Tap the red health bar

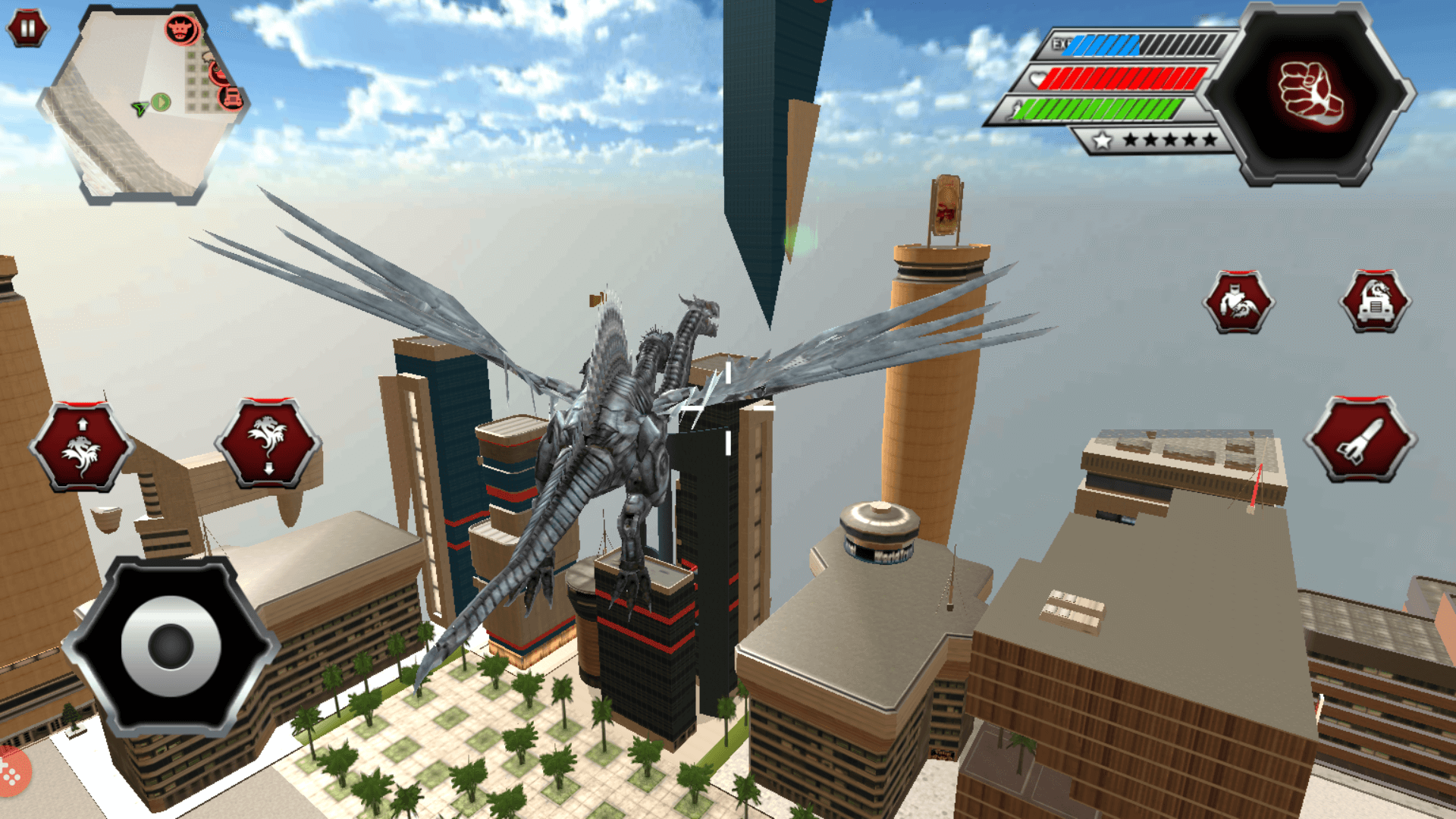[x=1122, y=77]
